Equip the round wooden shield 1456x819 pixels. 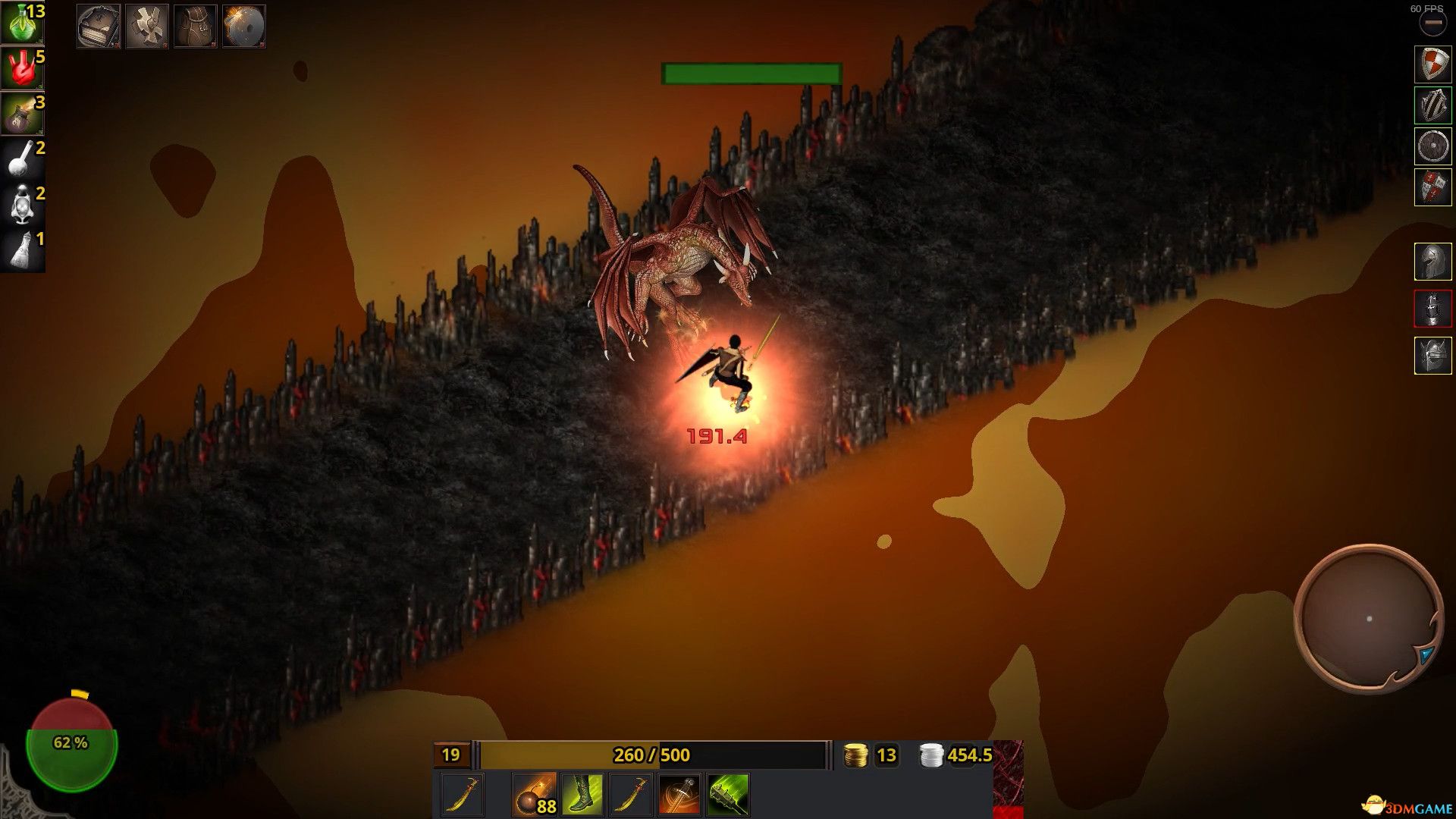pyautogui.click(x=1432, y=146)
